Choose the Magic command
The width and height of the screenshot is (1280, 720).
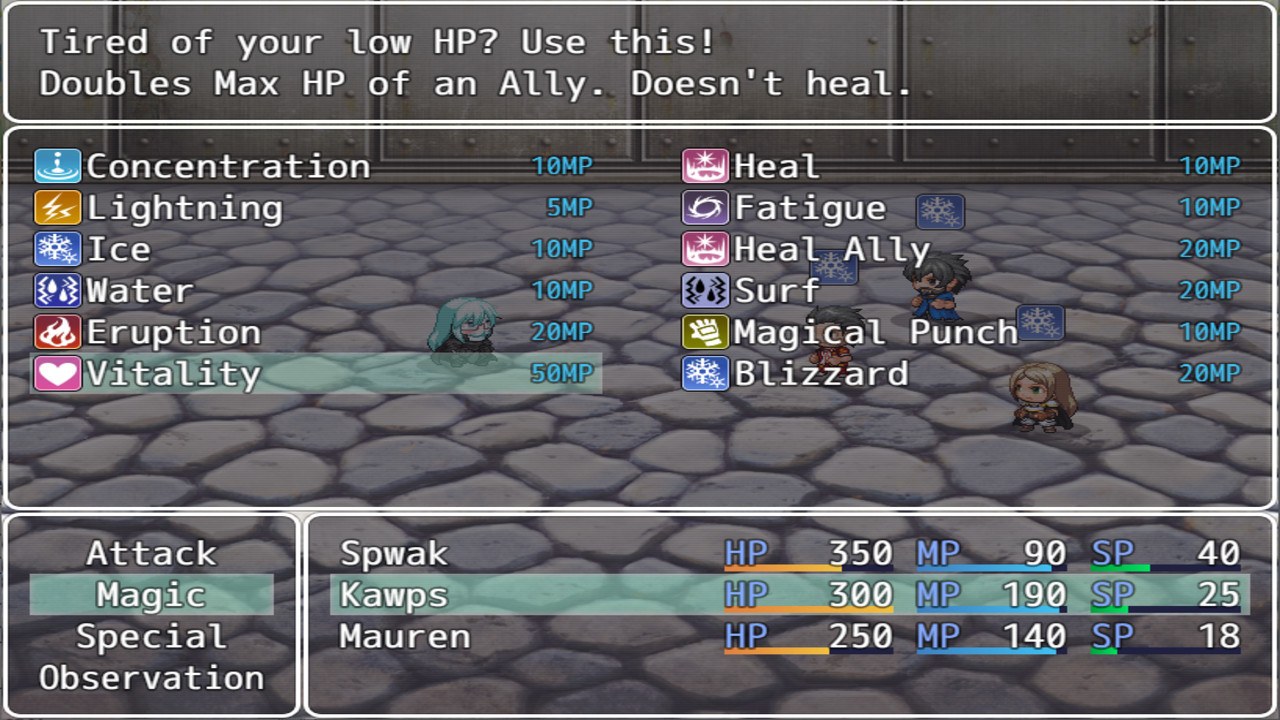[152, 594]
